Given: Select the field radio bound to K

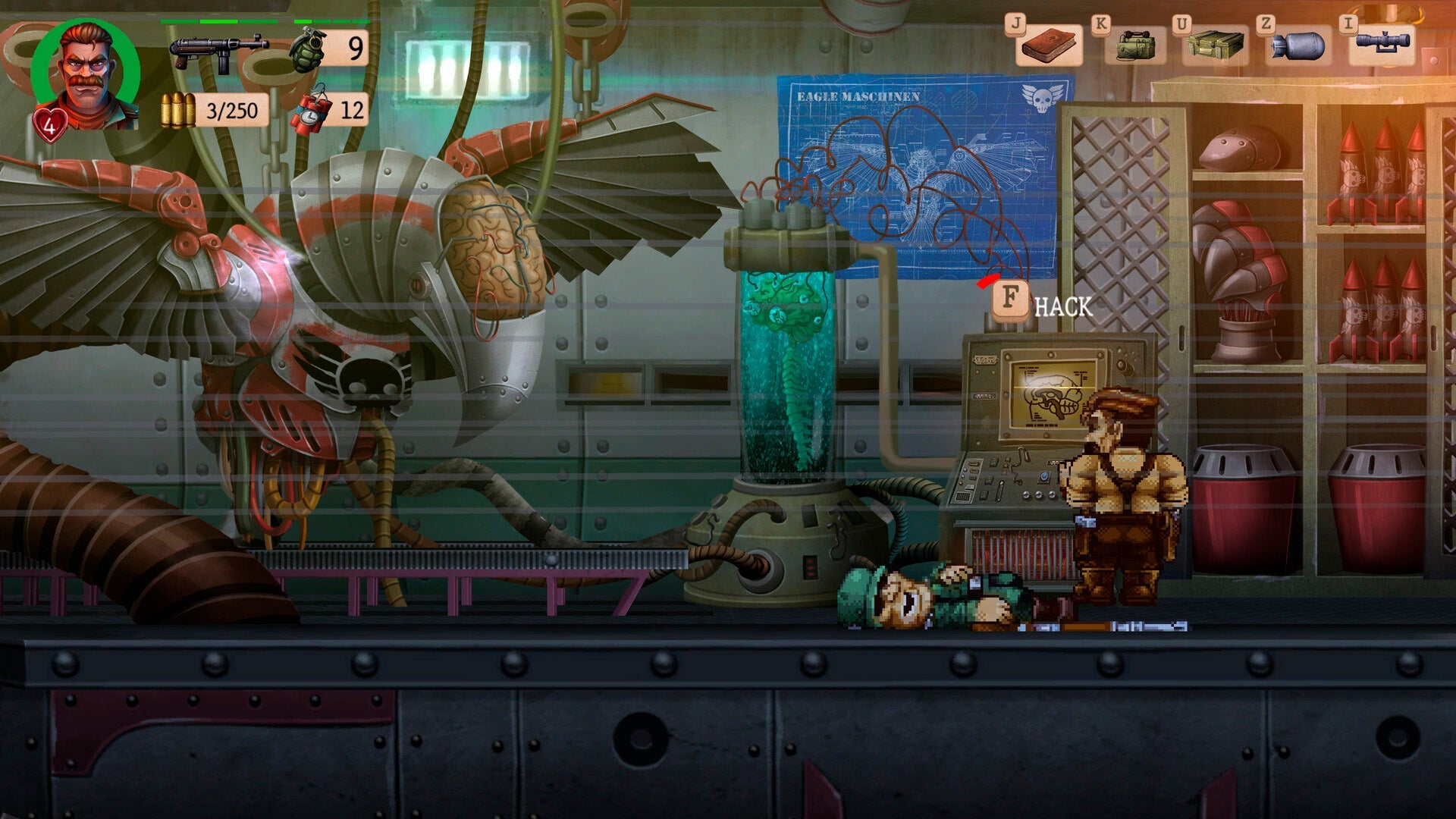Looking at the screenshot, I should (1136, 47).
